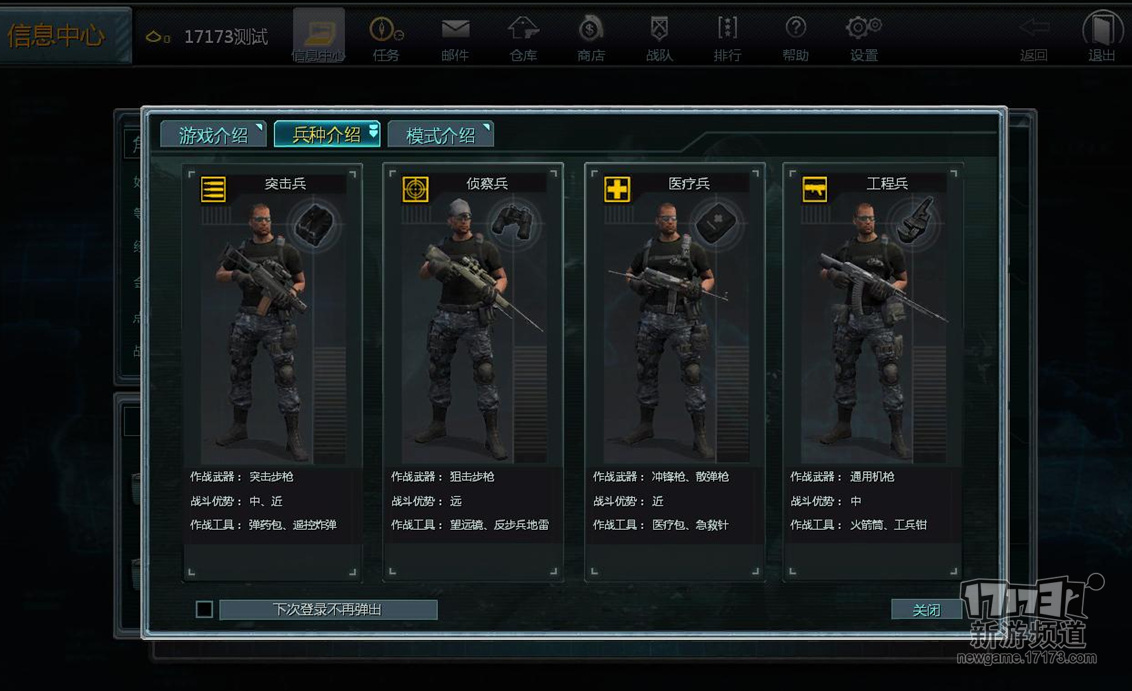The height and width of the screenshot is (691, 1132).
Task: Open the 模式介绍 tab
Action: click(440, 135)
